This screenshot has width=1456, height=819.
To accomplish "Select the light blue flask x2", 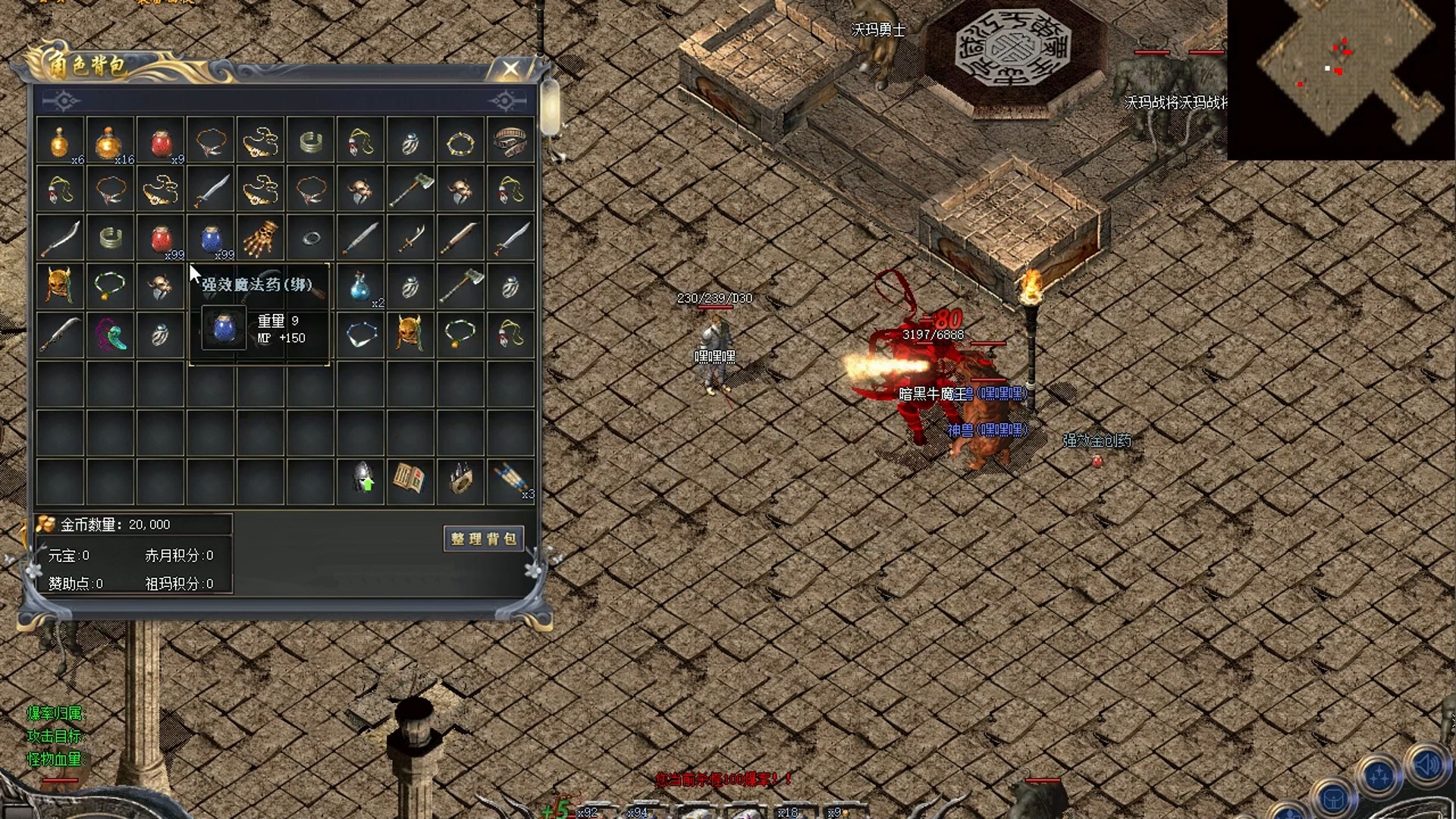I will tap(361, 287).
